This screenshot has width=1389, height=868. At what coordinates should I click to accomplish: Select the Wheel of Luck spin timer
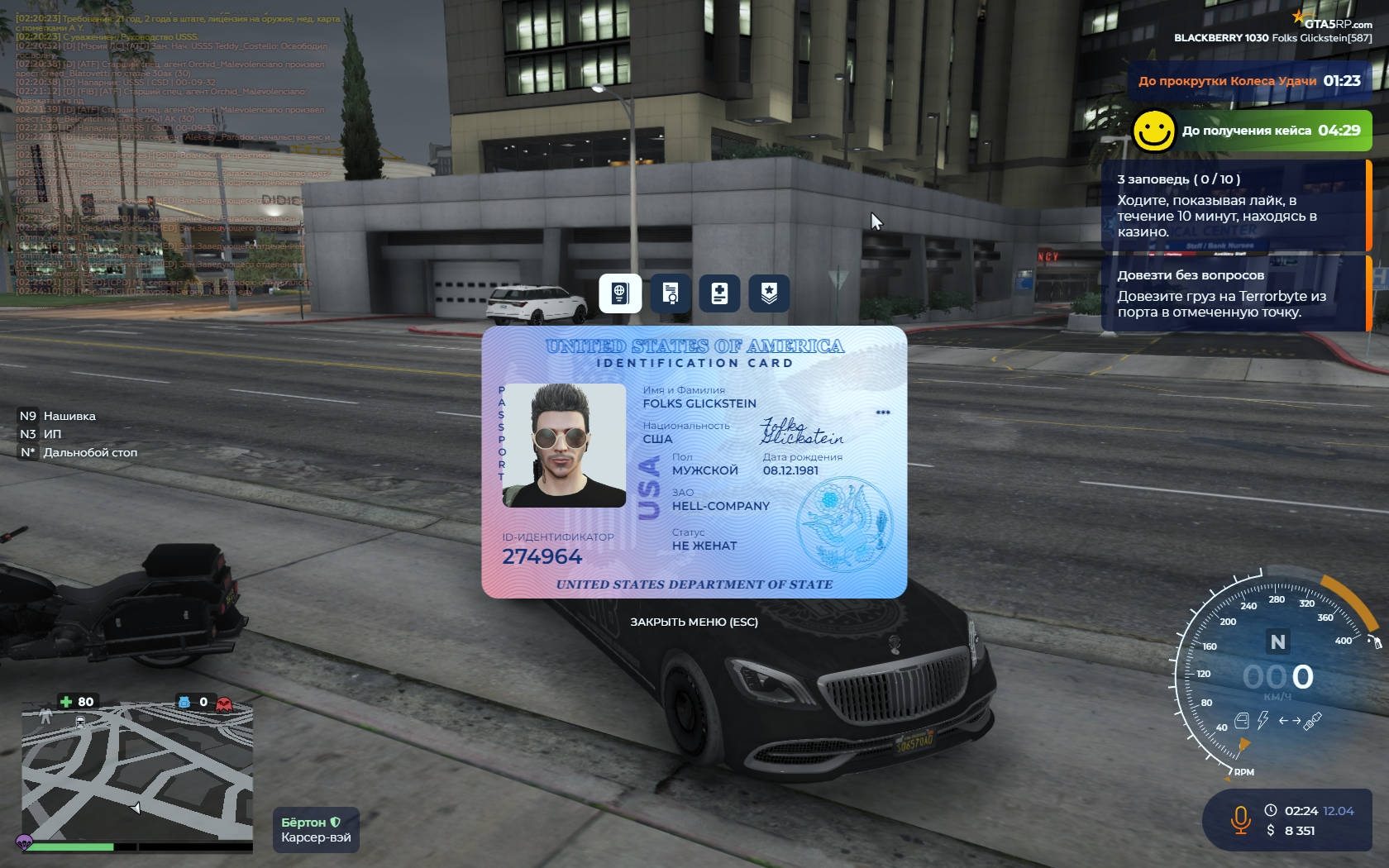click(x=1248, y=81)
